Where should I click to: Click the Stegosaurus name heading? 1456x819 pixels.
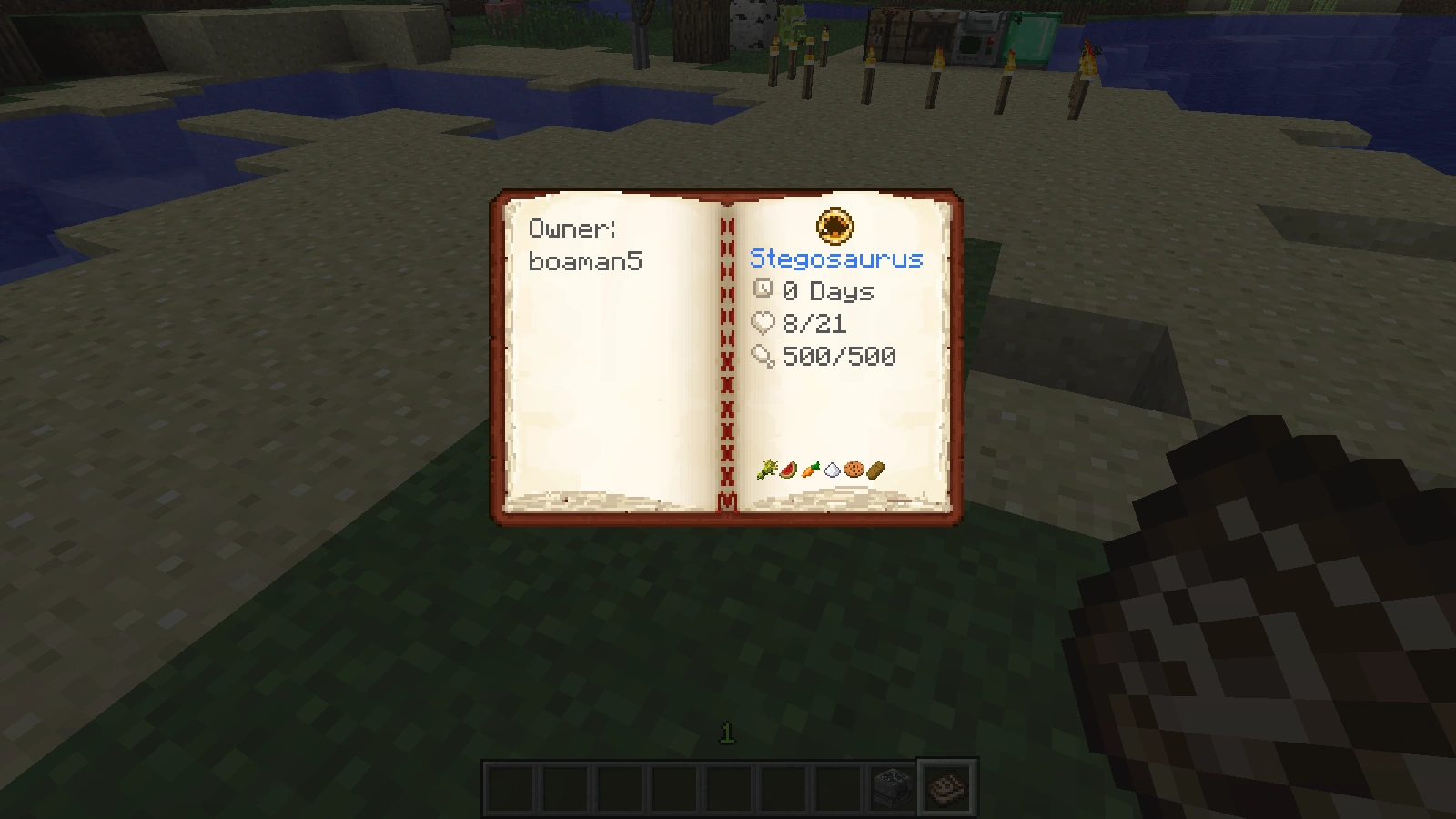point(836,259)
